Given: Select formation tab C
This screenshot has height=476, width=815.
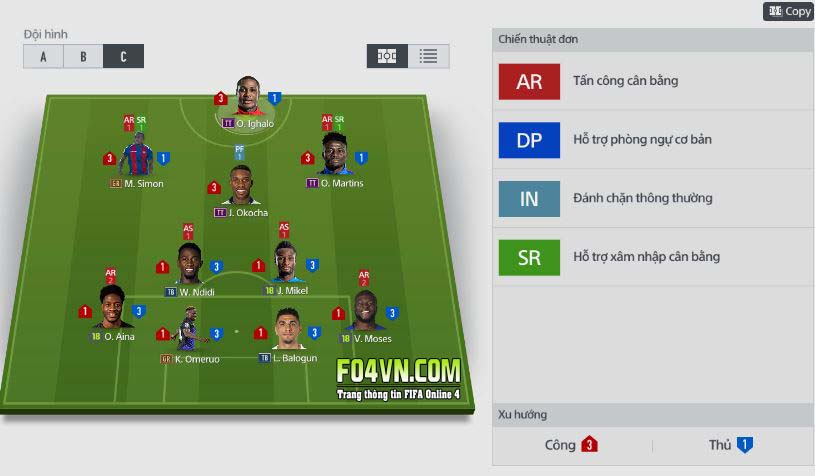Looking at the screenshot, I should (x=123, y=56).
